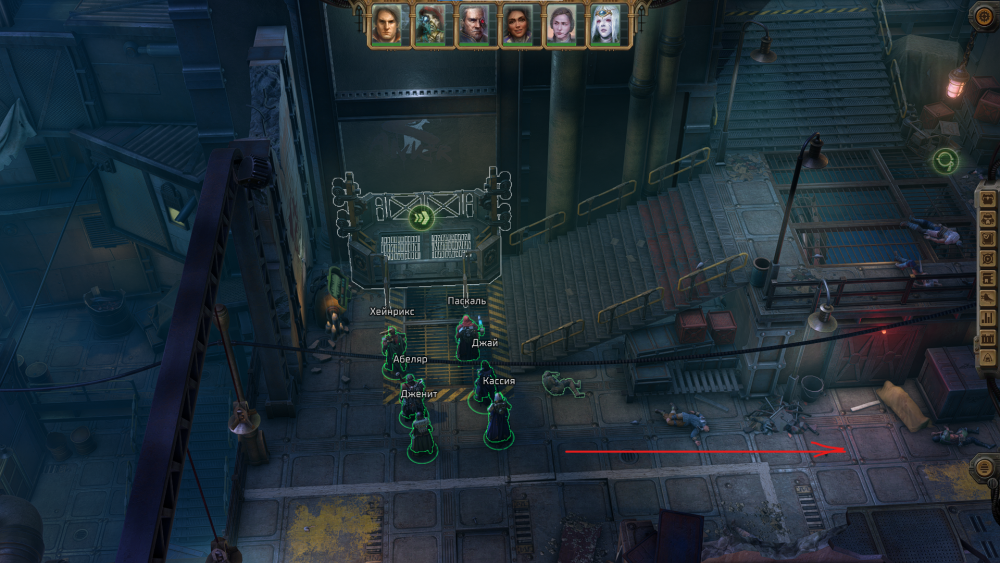Select the gas-masked character with red cap portrait
This screenshot has height=563, width=1000.
click(430, 25)
